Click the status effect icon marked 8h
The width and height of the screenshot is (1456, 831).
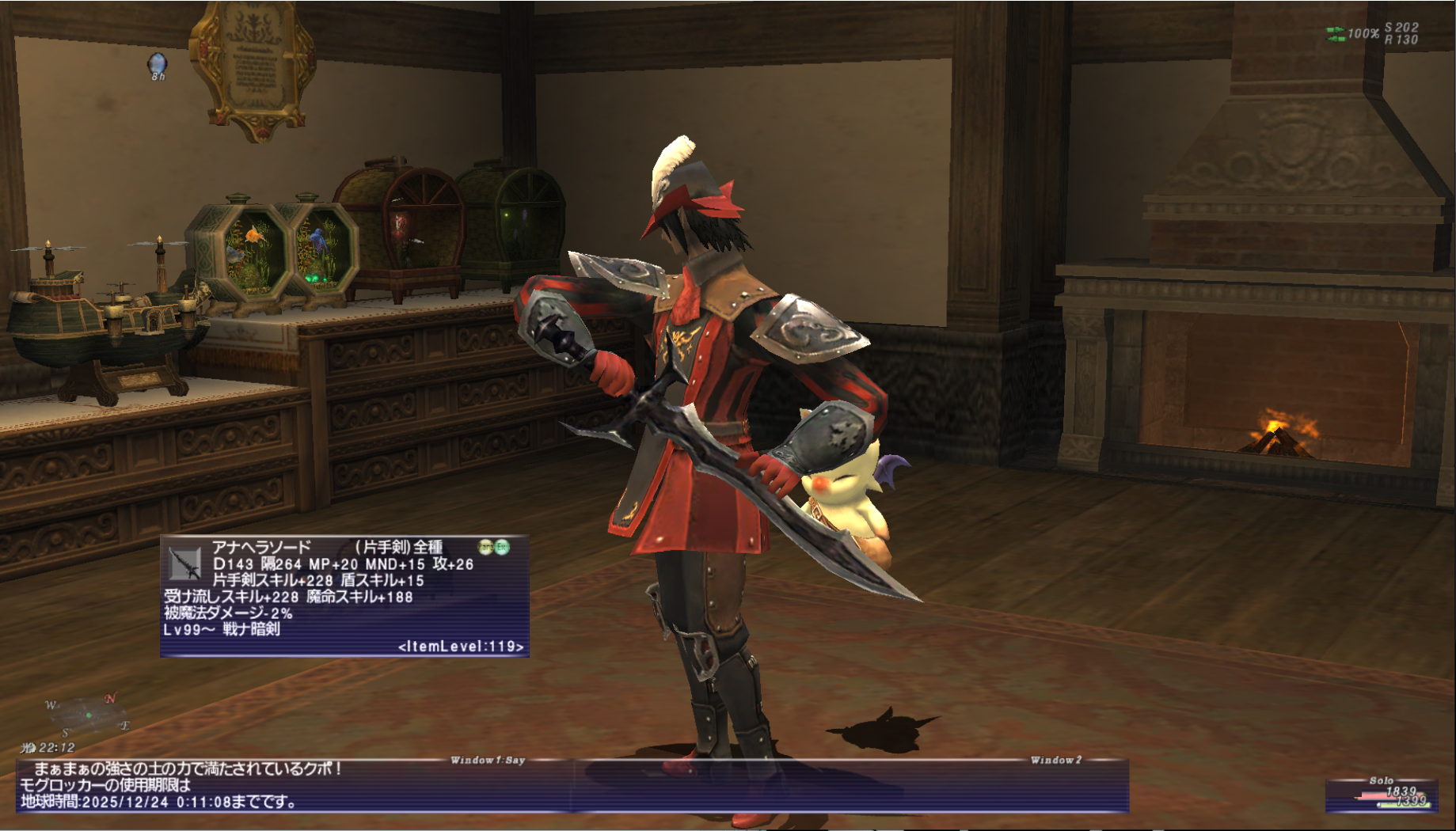pyautogui.click(x=158, y=64)
